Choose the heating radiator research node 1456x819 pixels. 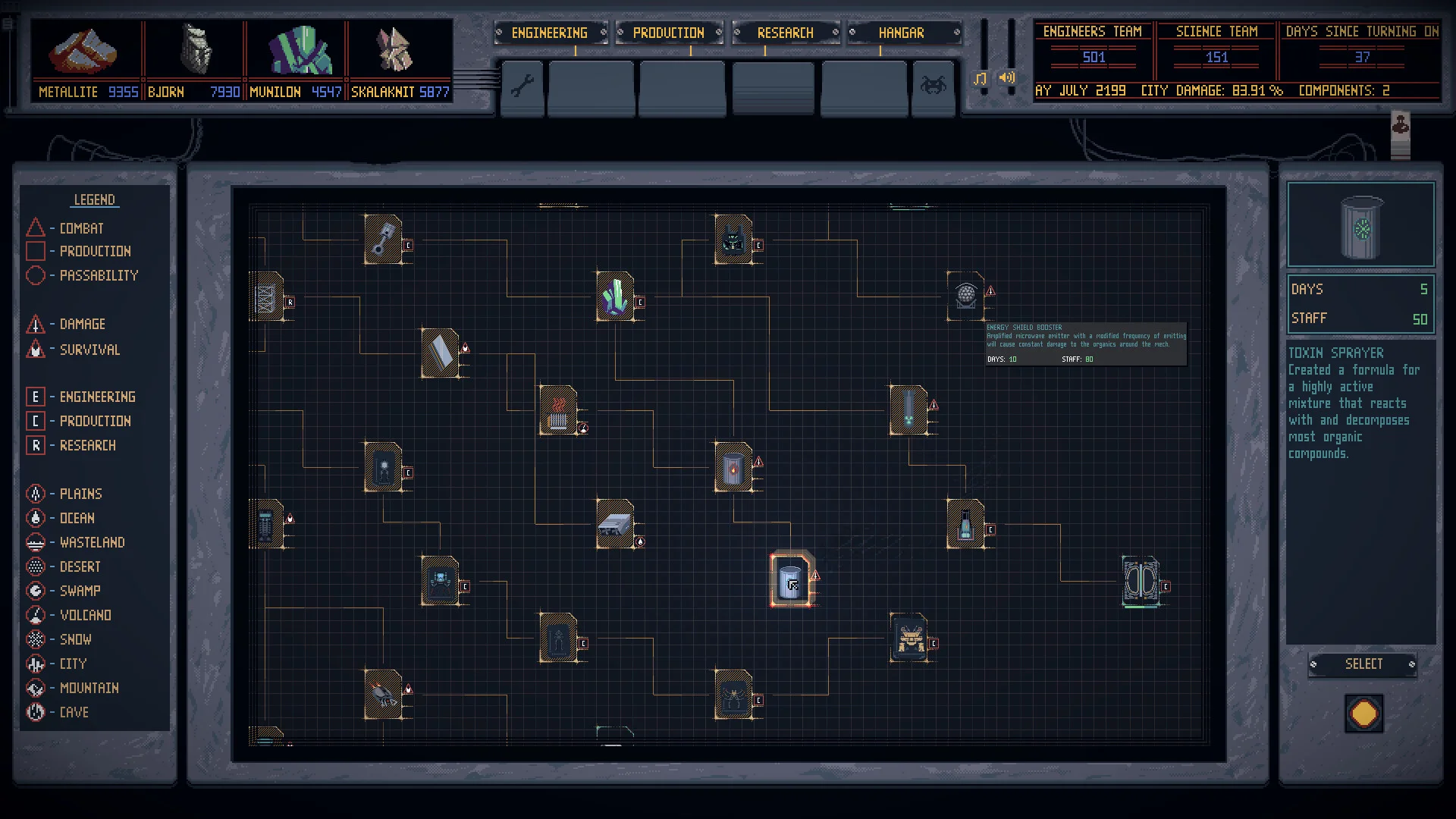point(558,410)
